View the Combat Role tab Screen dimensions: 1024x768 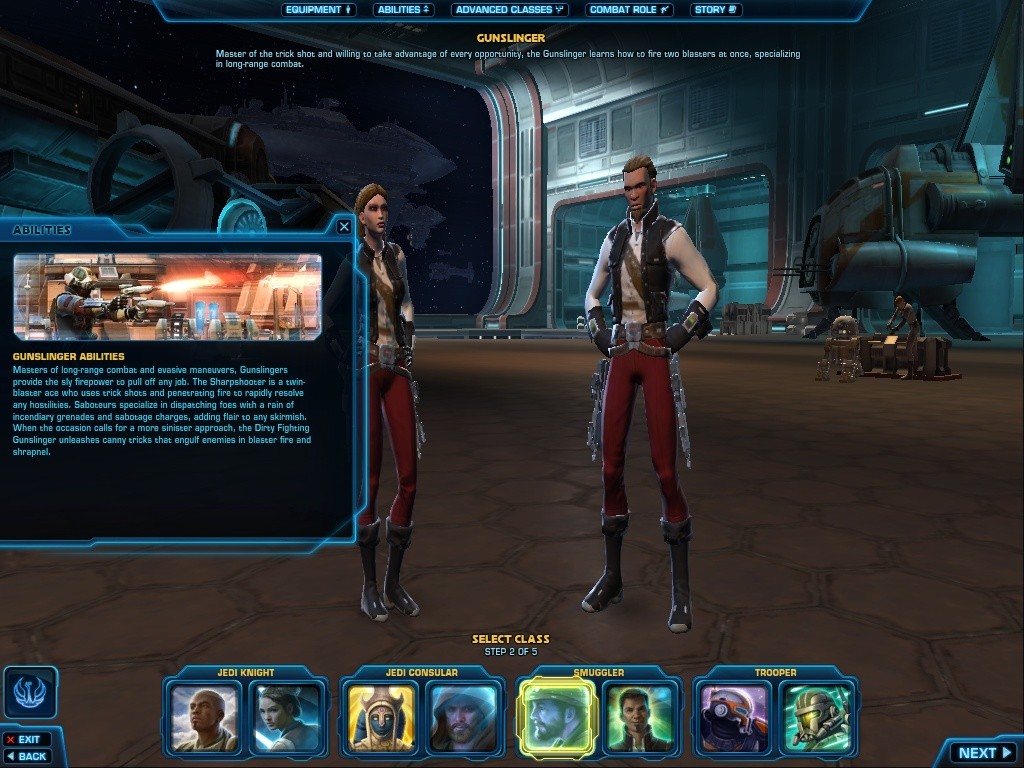pyautogui.click(x=629, y=10)
